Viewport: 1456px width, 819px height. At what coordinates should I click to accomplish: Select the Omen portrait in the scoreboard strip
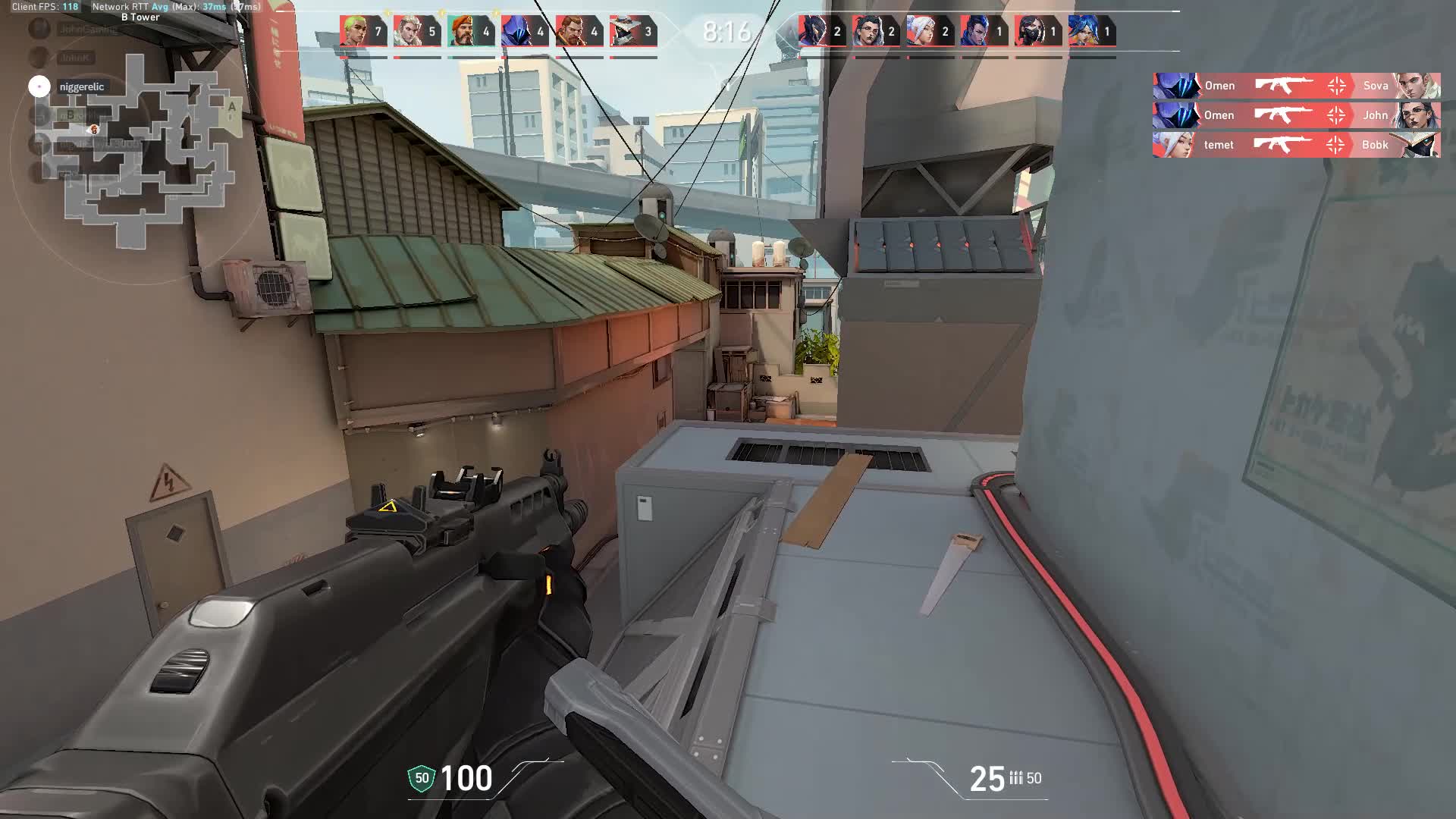[516, 32]
